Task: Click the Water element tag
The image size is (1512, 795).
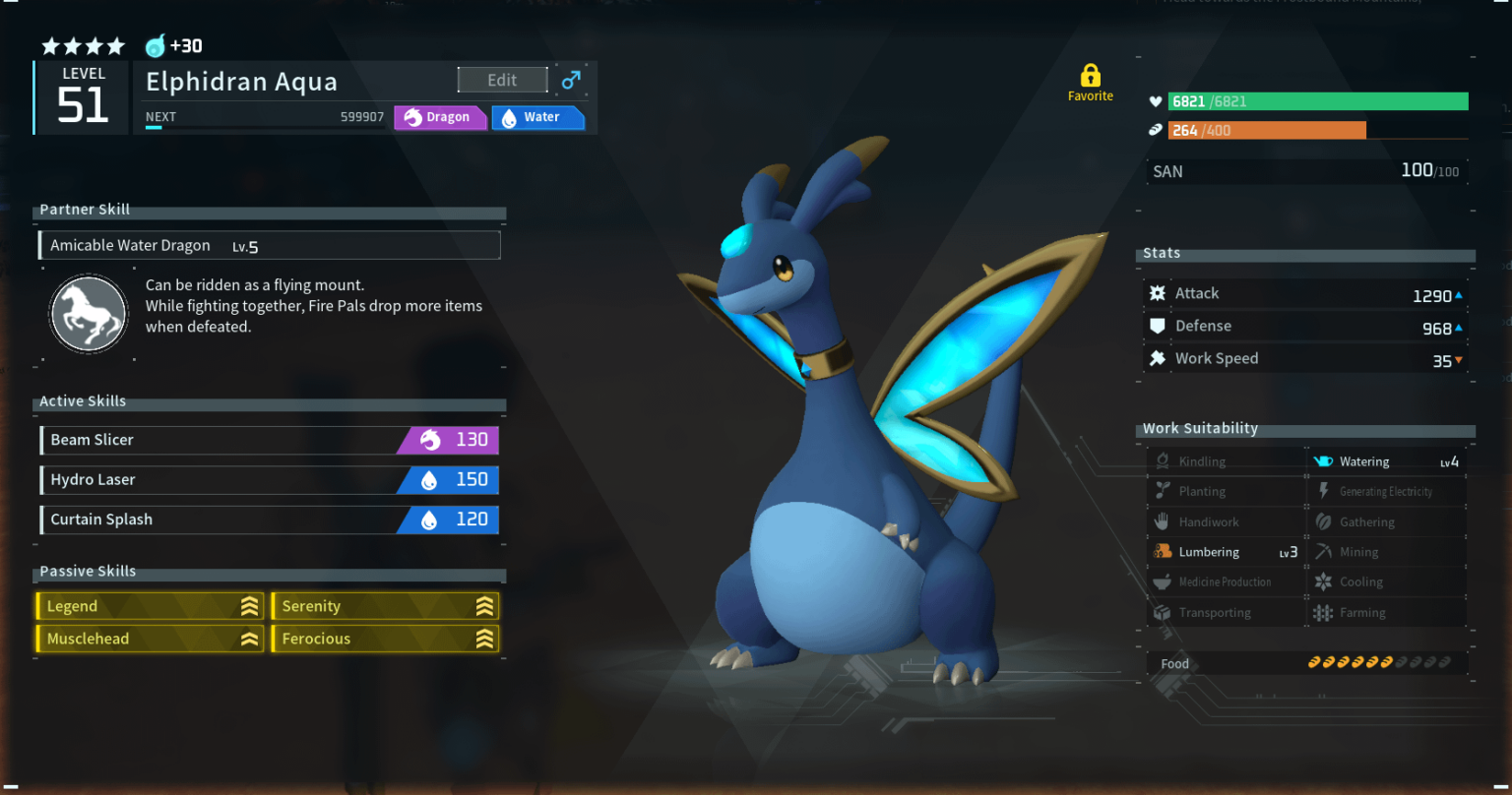Action: [x=537, y=117]
